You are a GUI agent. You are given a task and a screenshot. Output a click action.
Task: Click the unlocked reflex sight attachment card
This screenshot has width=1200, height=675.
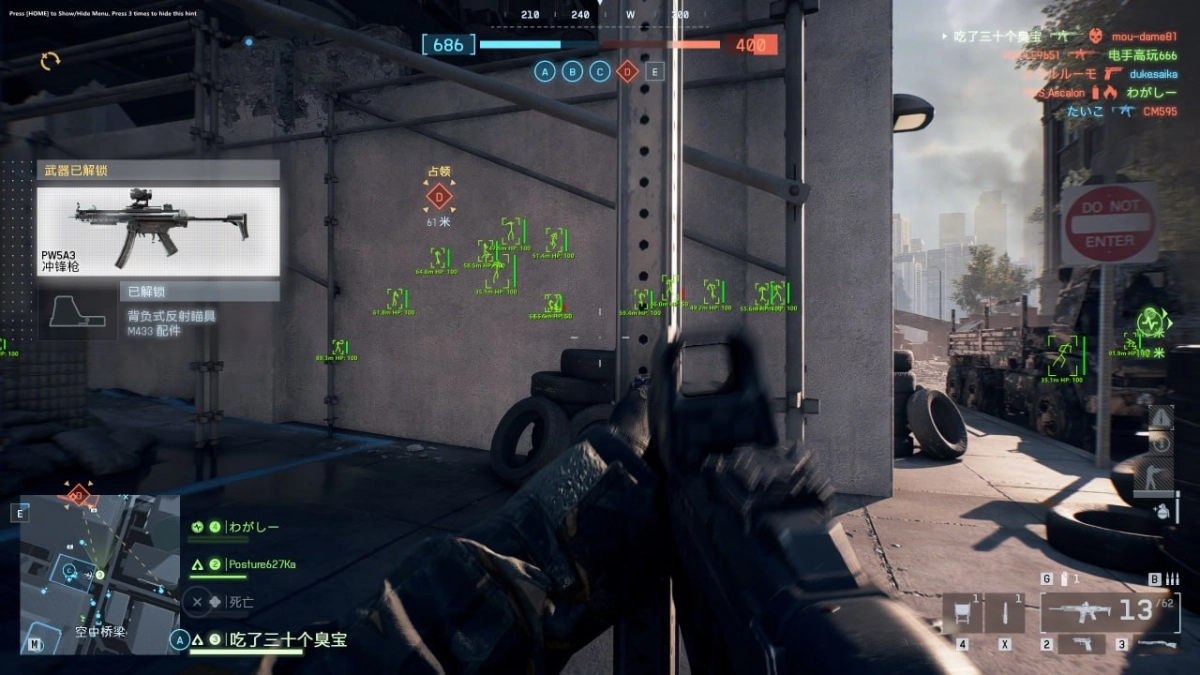click(158, 311)
